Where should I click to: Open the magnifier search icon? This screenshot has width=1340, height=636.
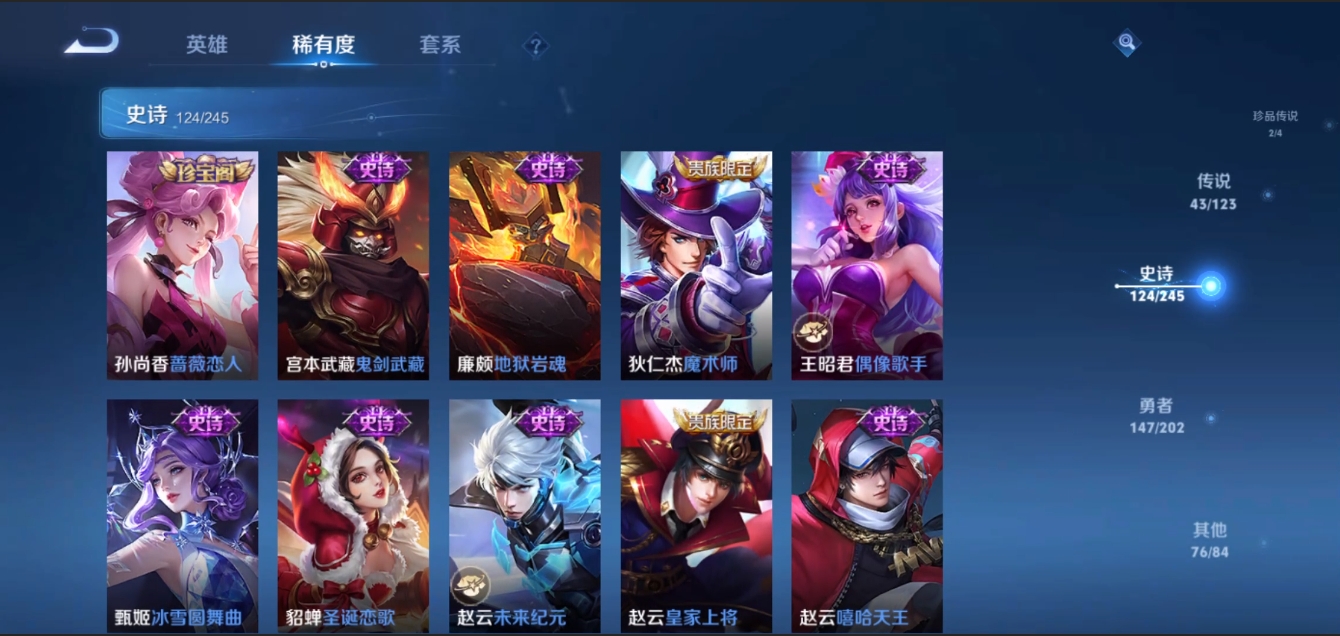click(1127, 42)
